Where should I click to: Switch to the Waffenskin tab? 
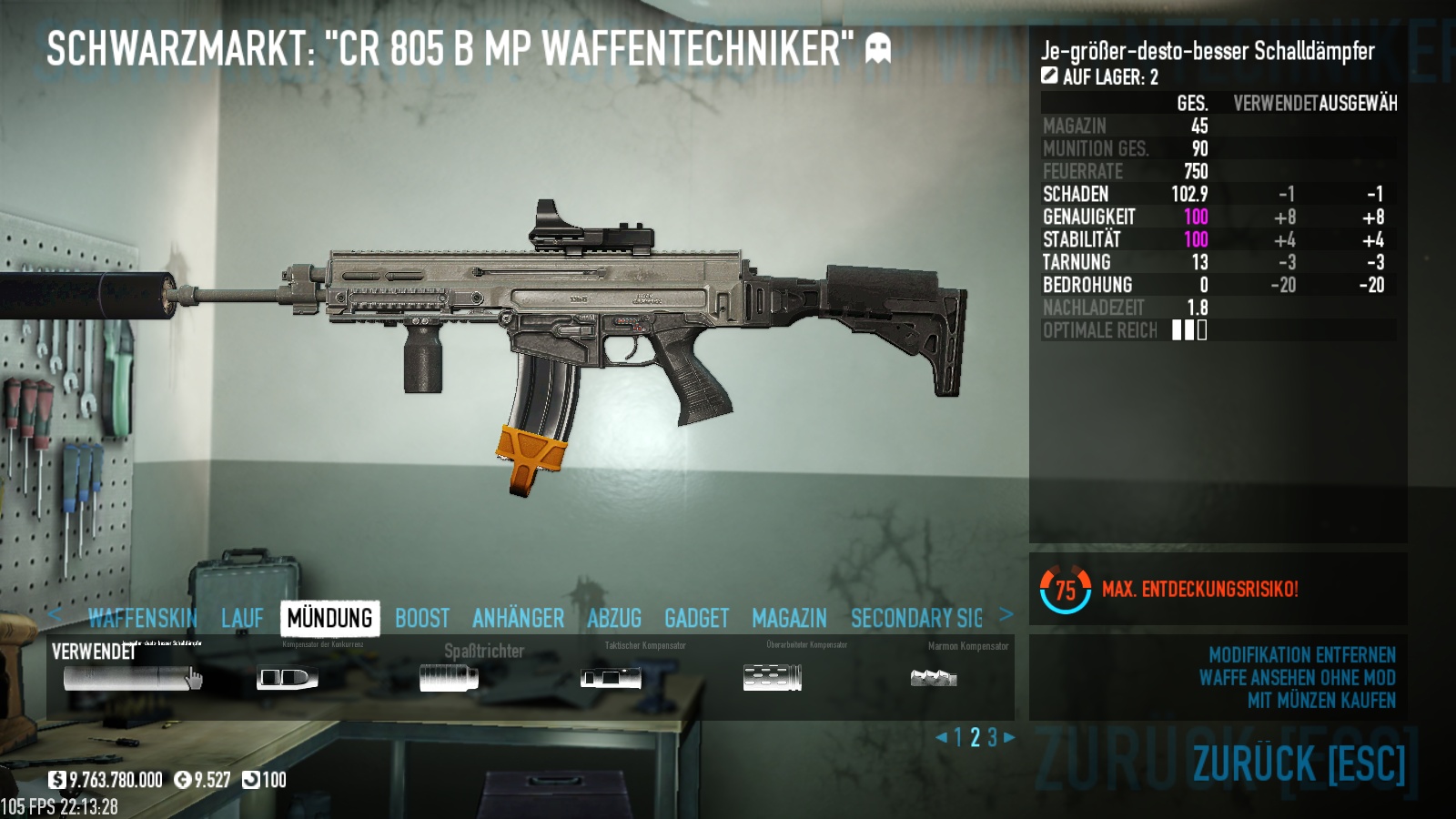[143, 619]
